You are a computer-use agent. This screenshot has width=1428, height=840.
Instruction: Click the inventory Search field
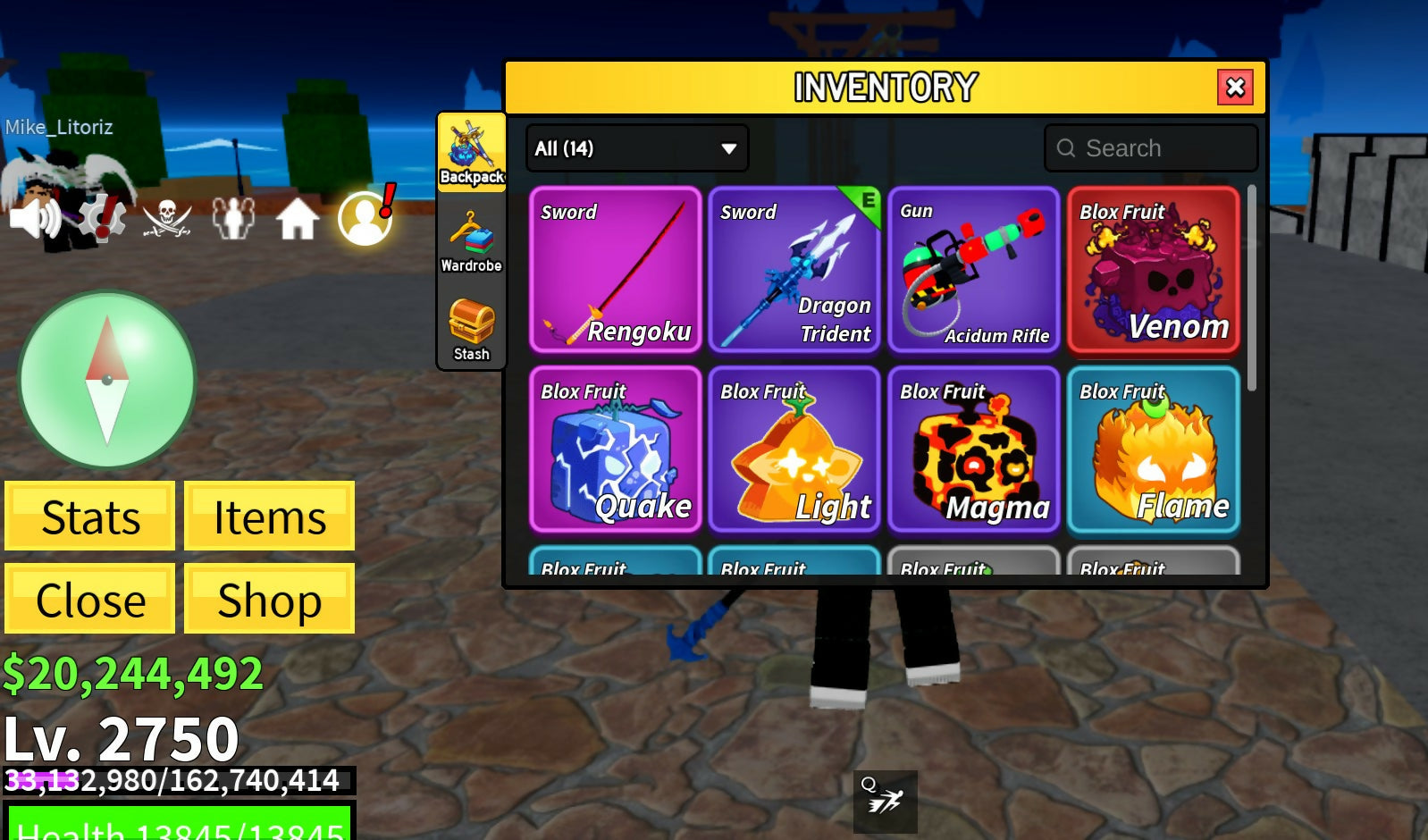[1151, 148]
